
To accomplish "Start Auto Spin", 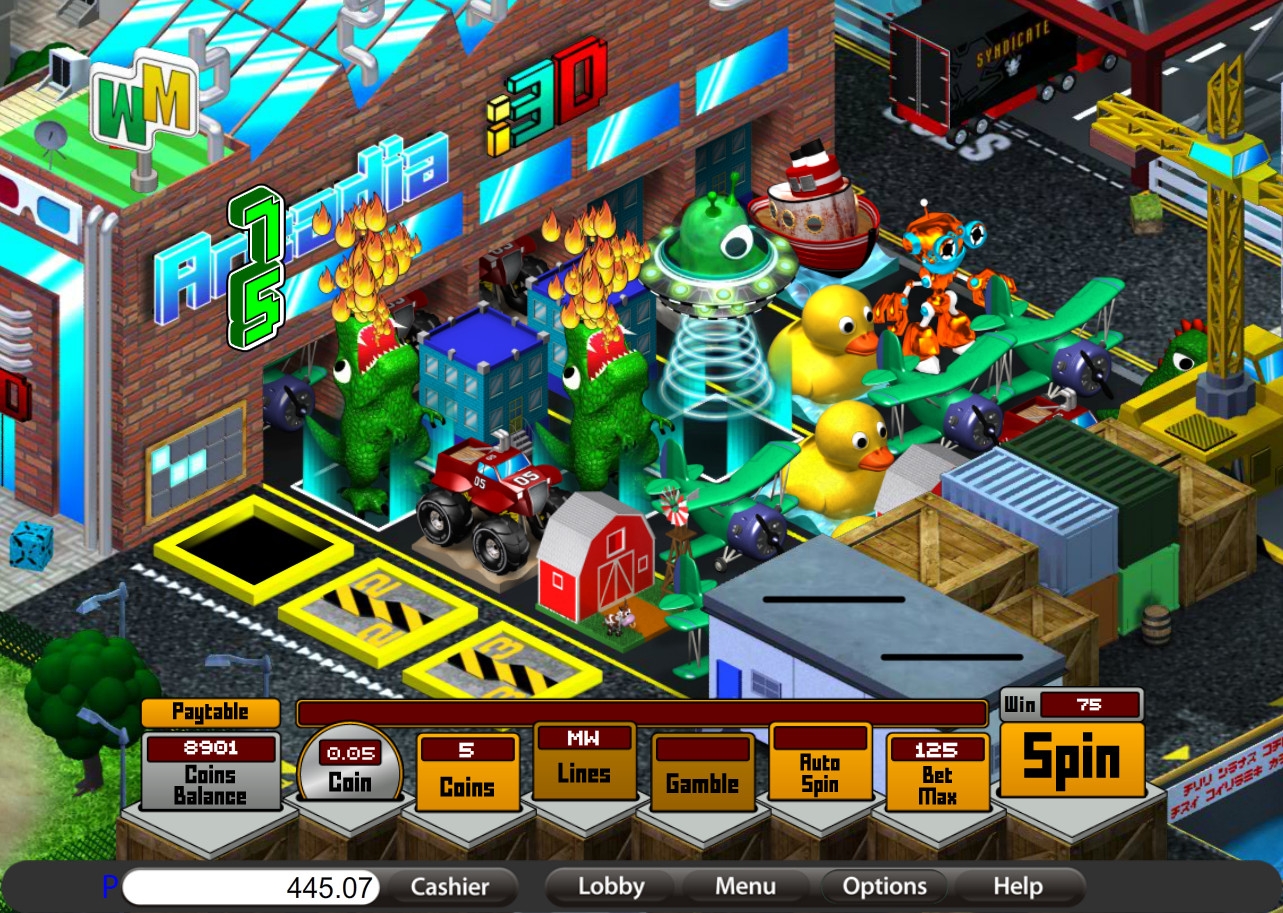I will click(x=819, y=765).
